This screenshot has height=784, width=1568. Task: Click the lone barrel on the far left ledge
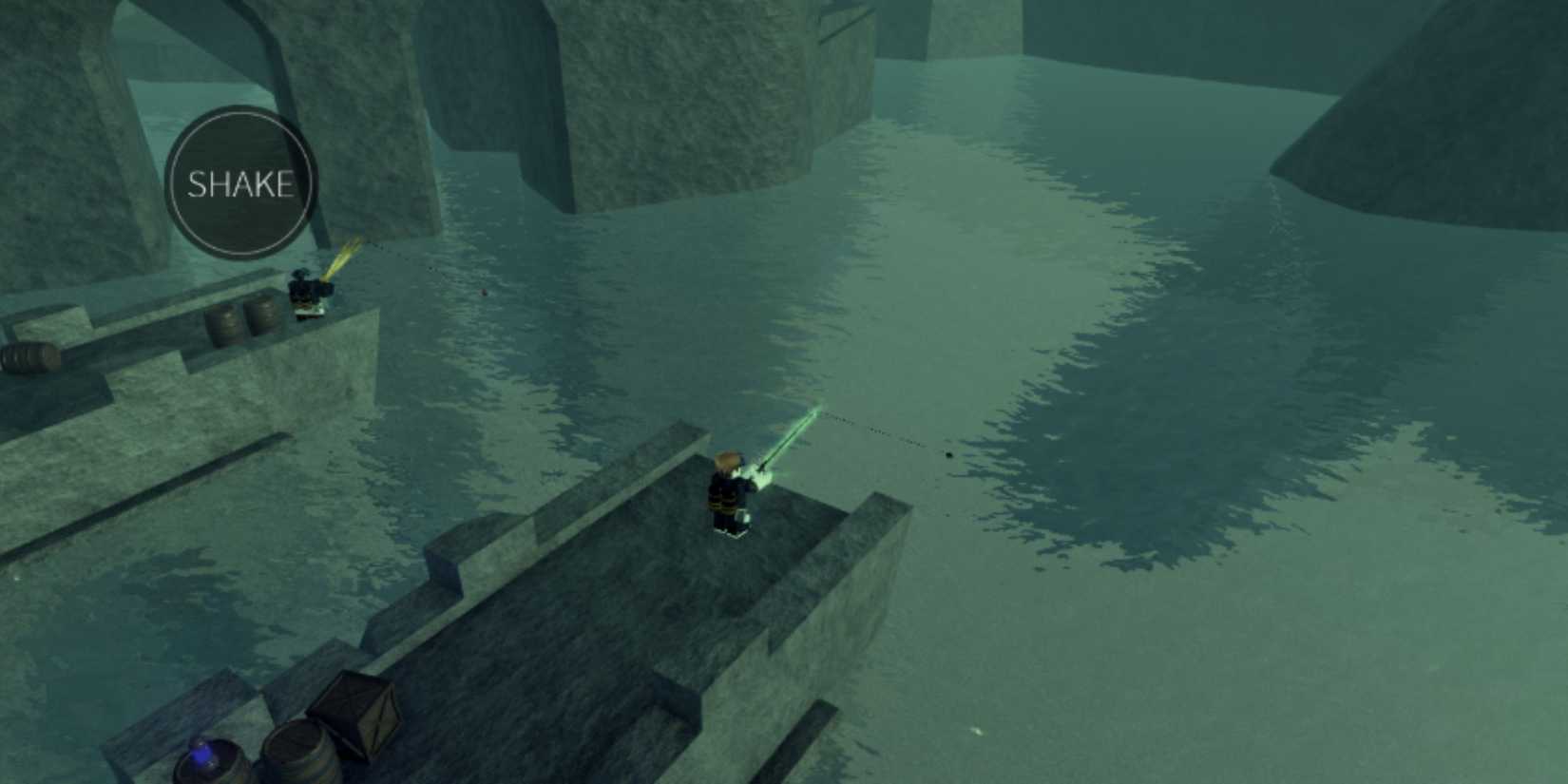[x=27, y=359]
